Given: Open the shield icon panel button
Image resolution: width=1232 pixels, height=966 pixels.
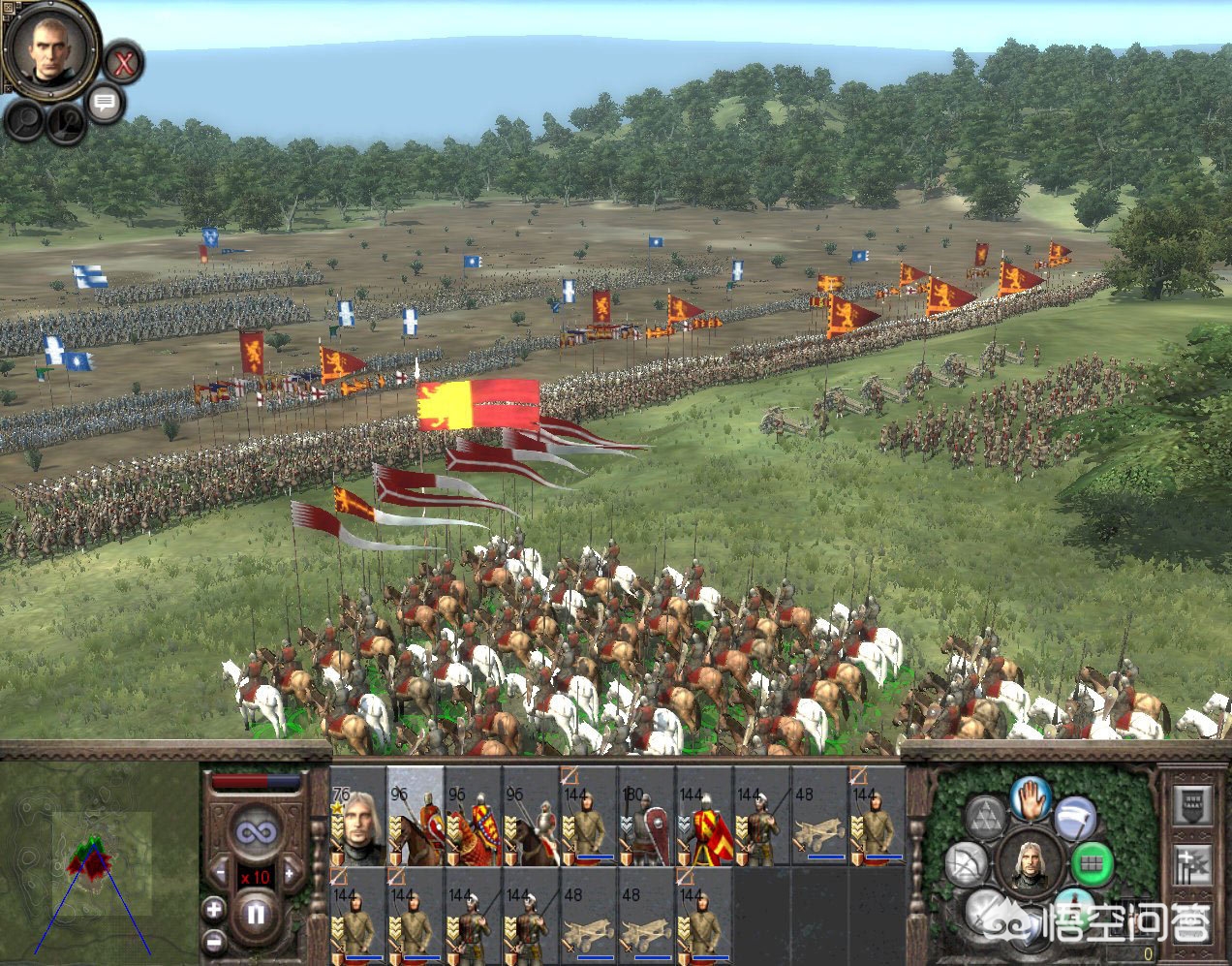Looking at the screenshot, I should point(1192,804).
